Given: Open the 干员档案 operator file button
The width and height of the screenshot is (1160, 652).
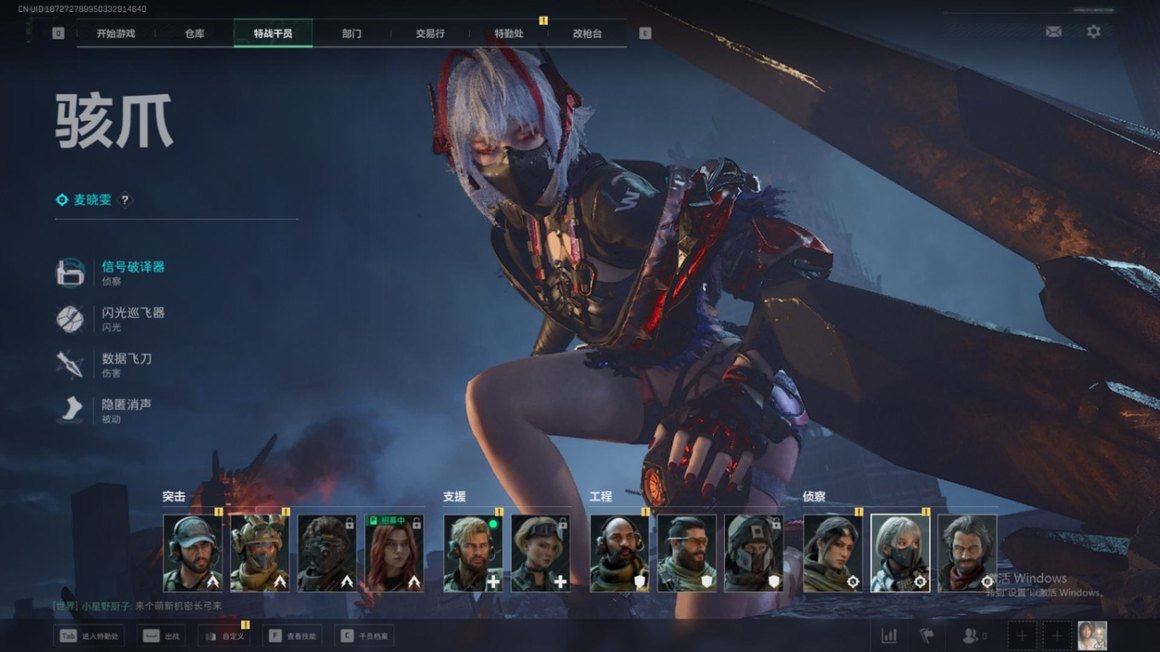Looking at the screenshot, I should pyautogui.click(x=365, y=635).
